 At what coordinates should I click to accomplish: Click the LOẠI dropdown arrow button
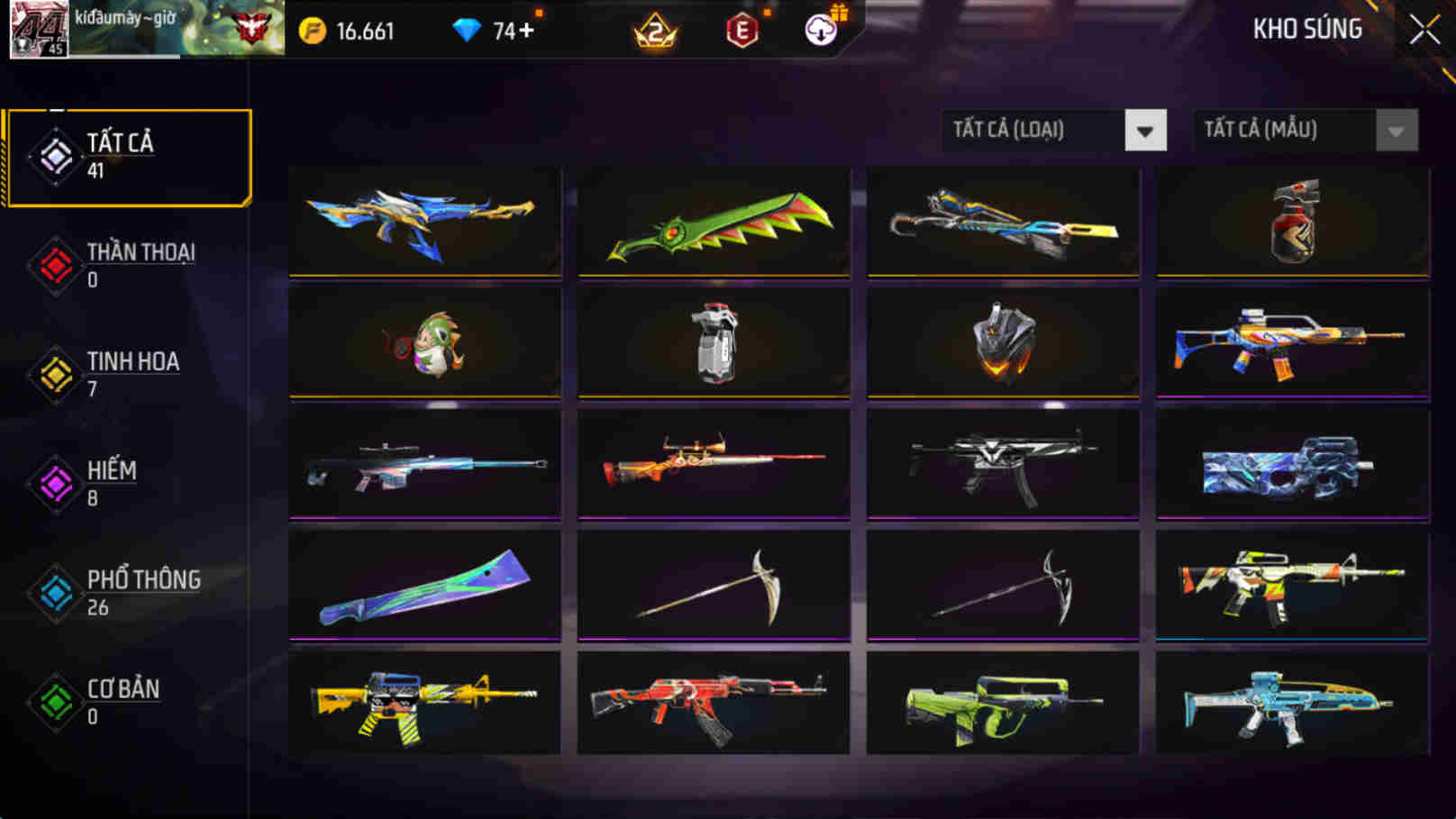1144,130
